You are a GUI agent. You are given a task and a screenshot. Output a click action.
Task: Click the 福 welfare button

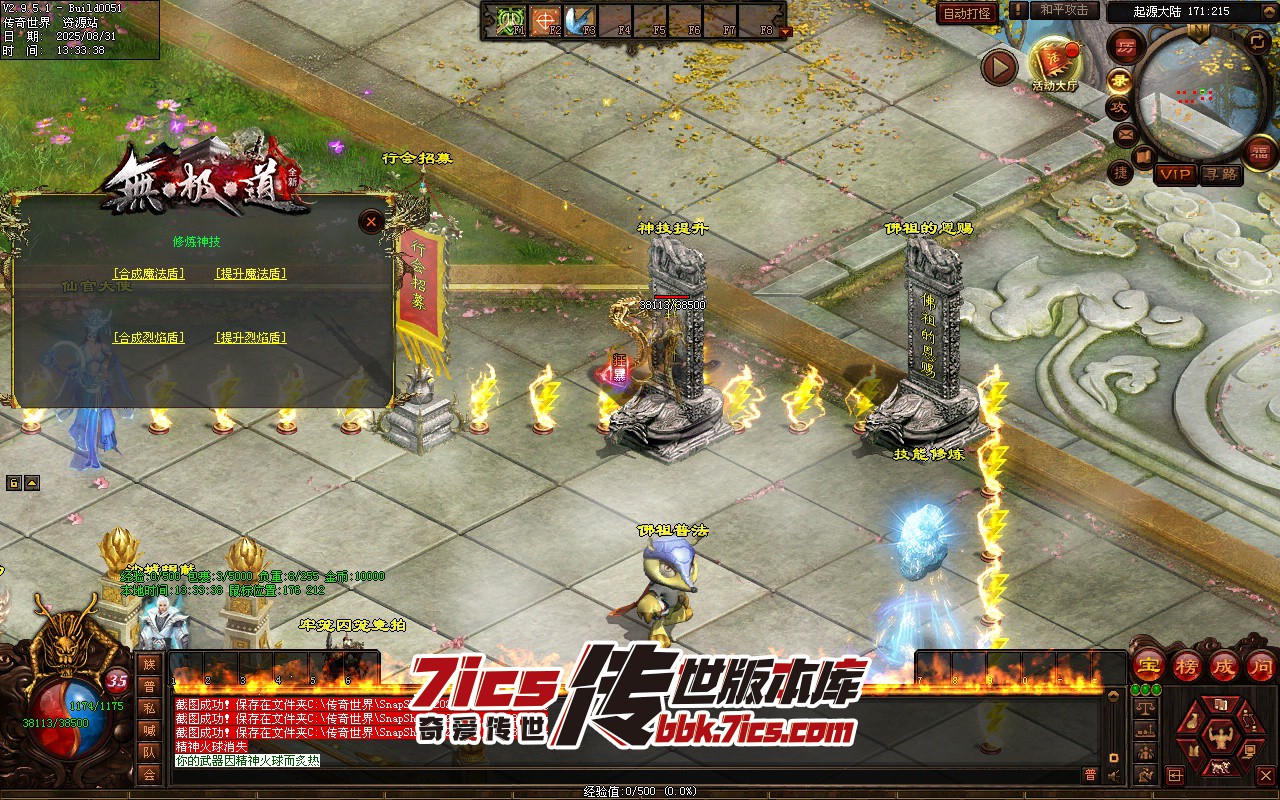click(x=1261, y=152)
